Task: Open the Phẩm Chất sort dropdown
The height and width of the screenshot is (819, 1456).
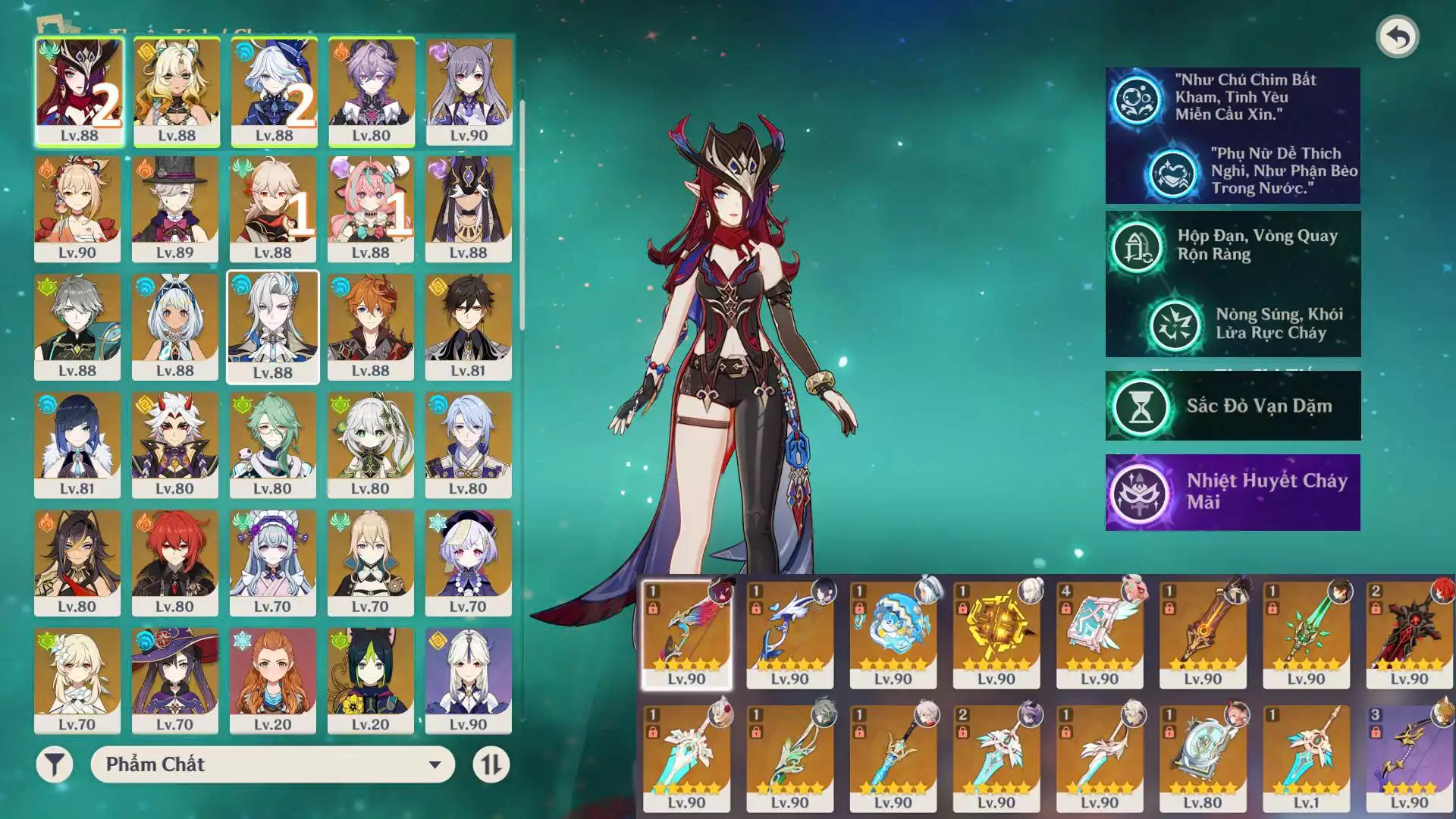Action: pos(272,764)
